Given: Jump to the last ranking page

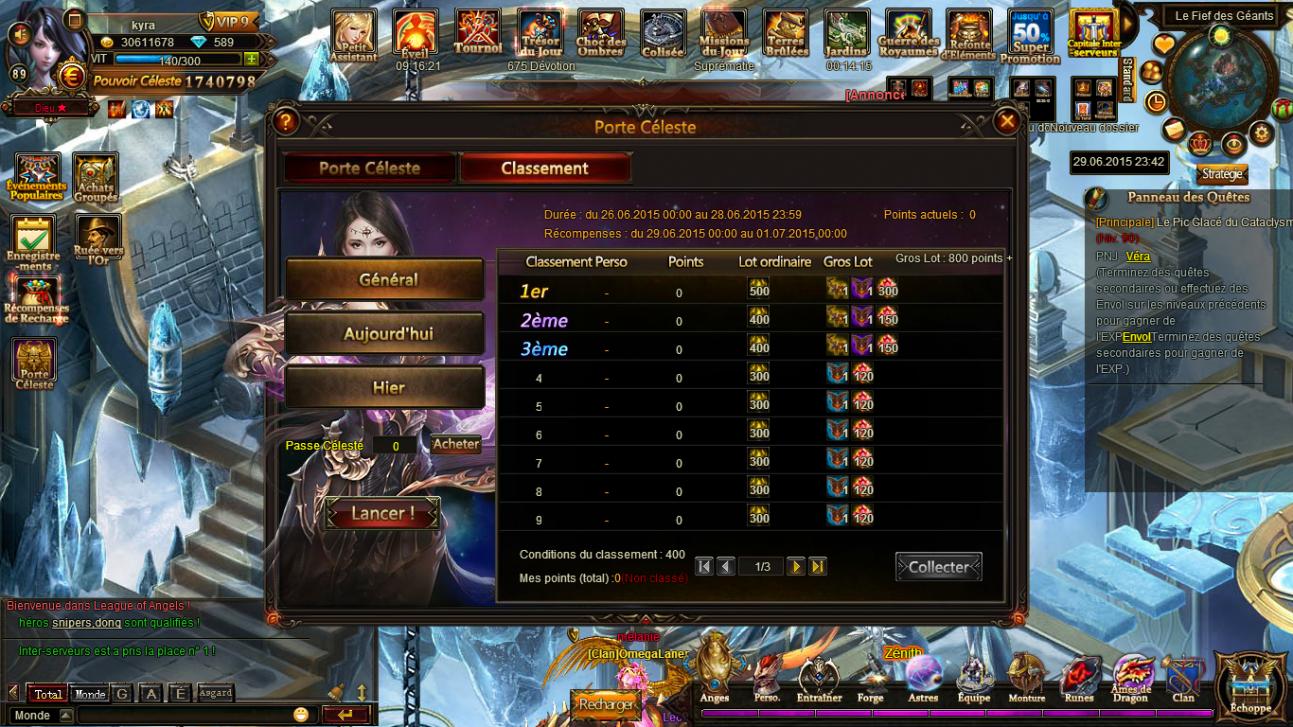Looking at the screenshot, I should (818, 567).
